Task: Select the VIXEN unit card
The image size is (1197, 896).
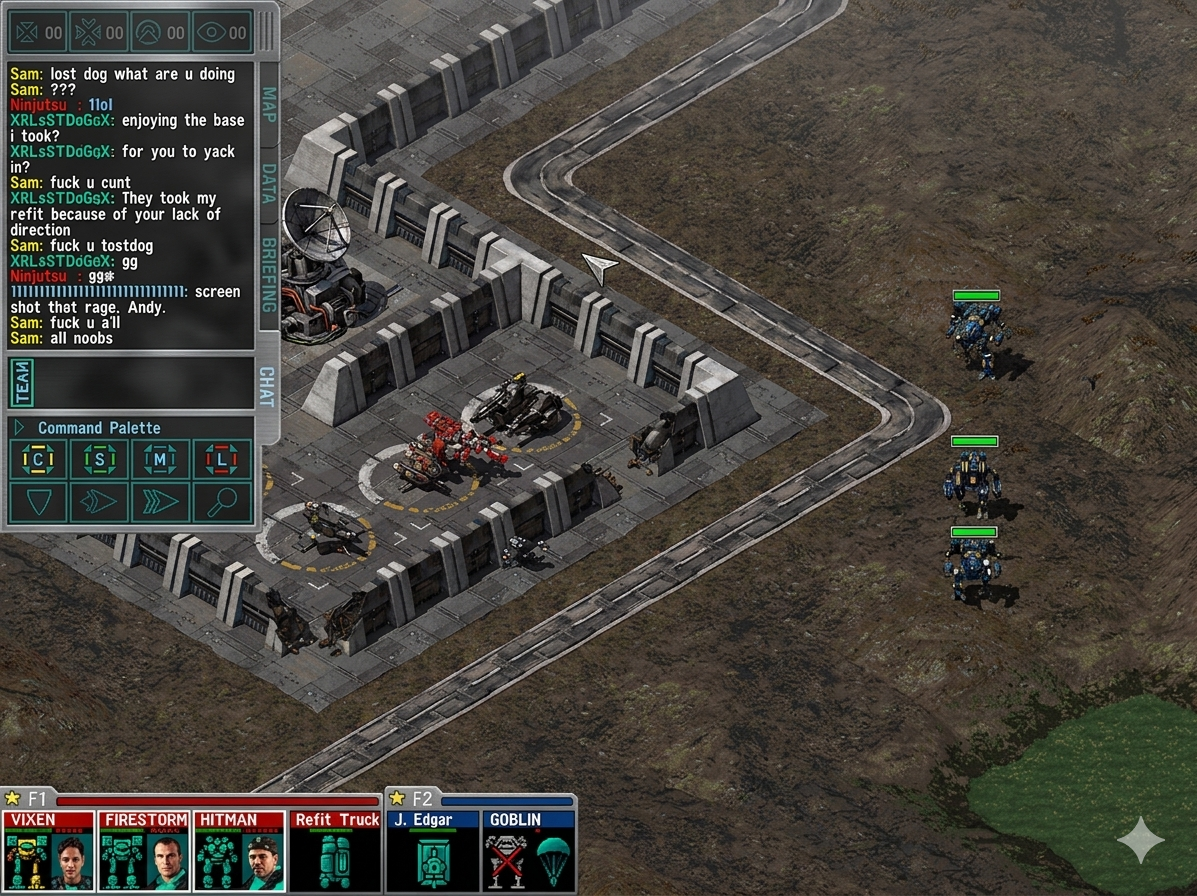Action: pos(48,851)
